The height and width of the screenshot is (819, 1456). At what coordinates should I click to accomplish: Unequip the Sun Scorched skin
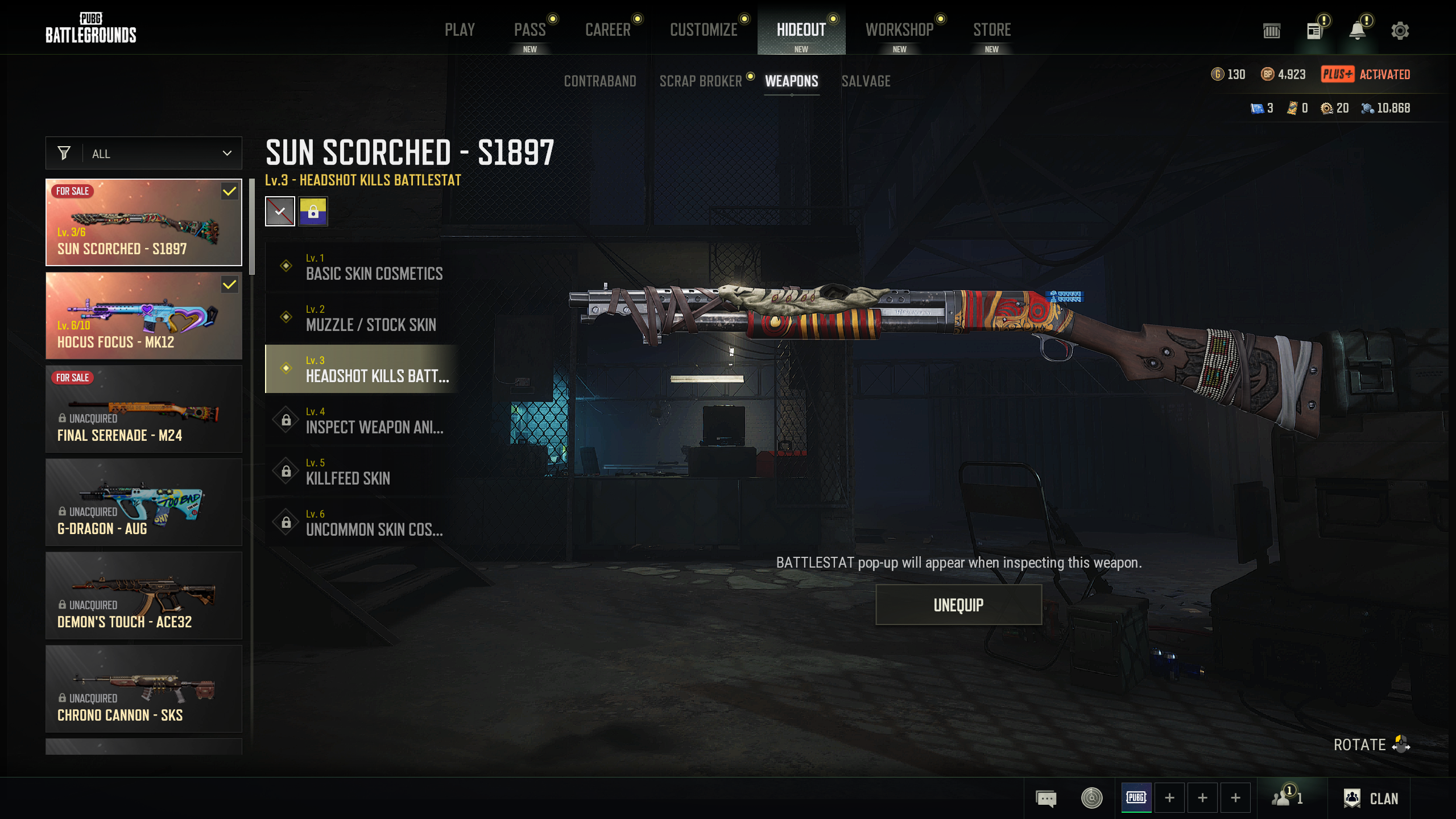958,605
